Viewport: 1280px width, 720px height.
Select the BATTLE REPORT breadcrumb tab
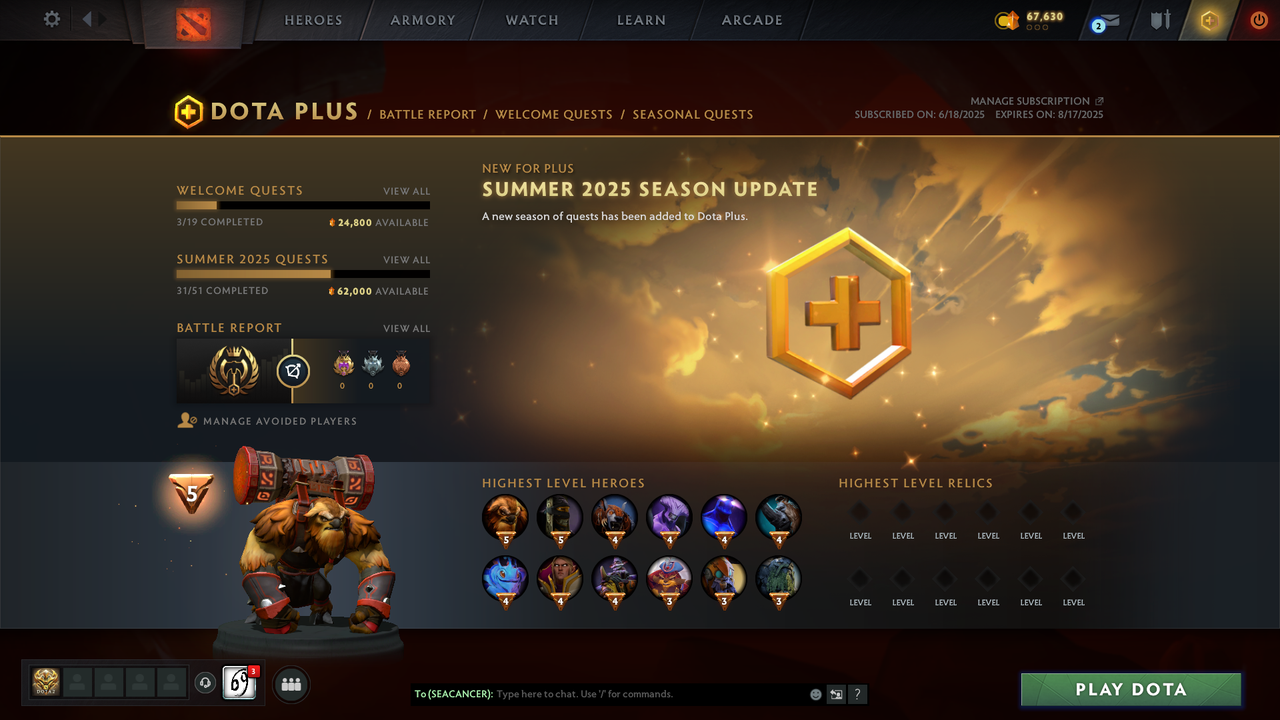pos(427,114)
